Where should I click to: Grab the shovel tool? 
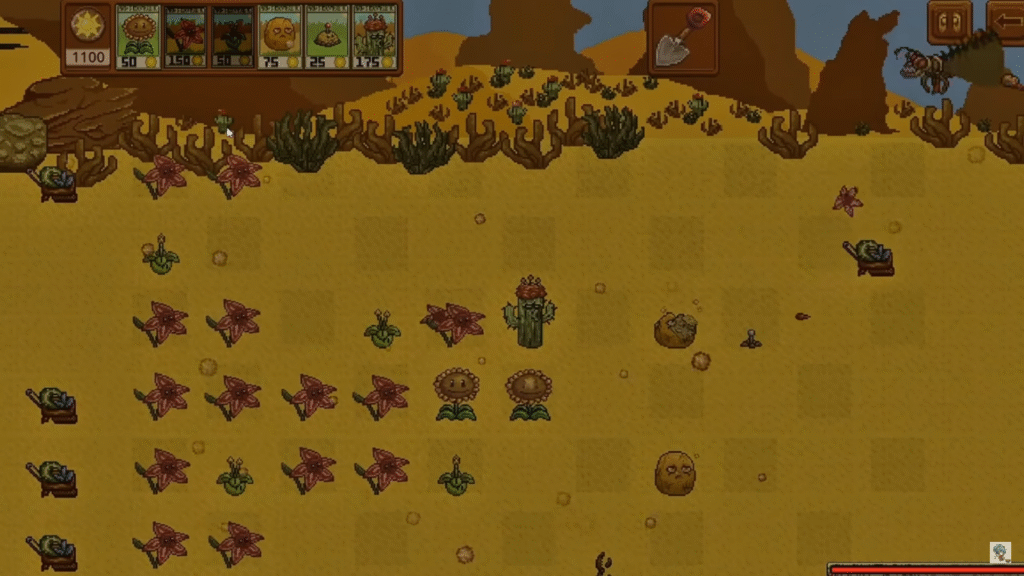click(x=683, y=38)
